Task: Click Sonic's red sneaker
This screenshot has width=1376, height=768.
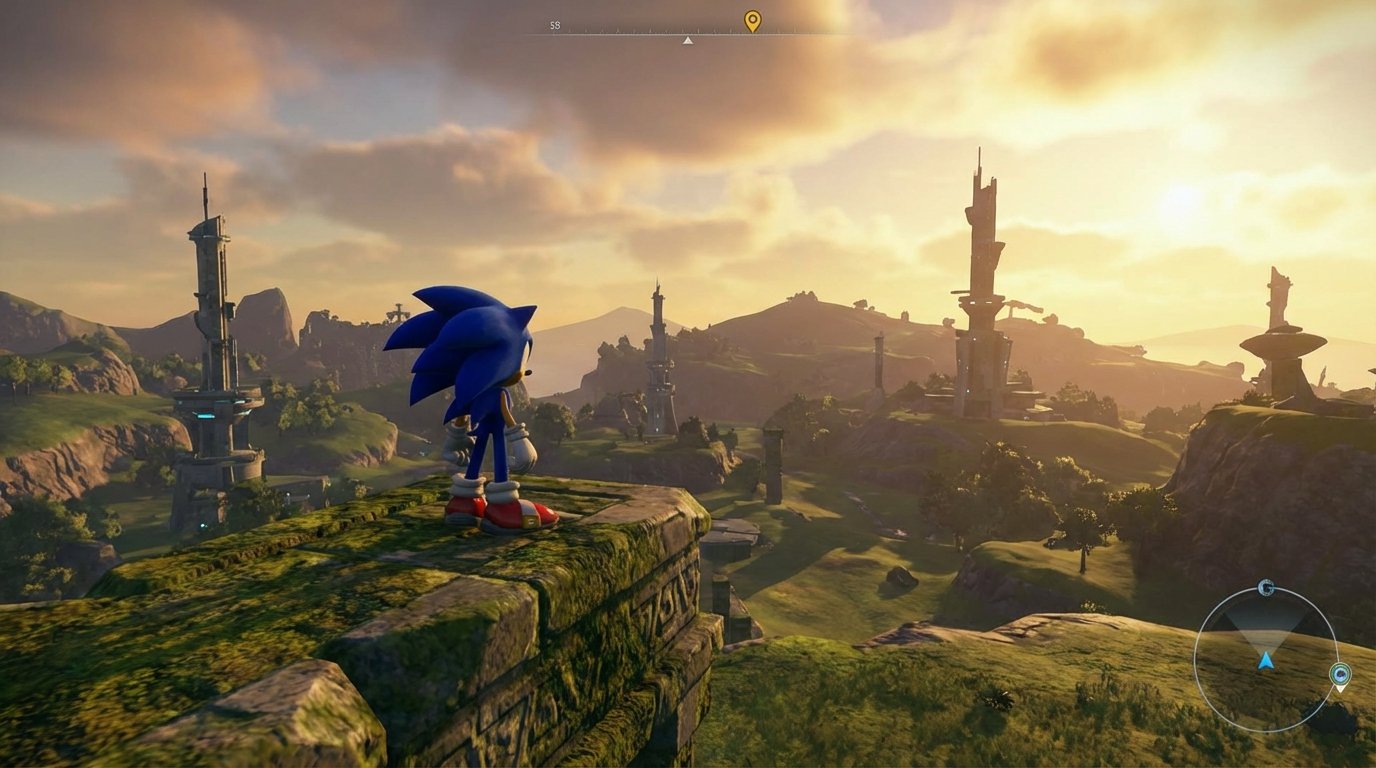Action: click(510, 512)
